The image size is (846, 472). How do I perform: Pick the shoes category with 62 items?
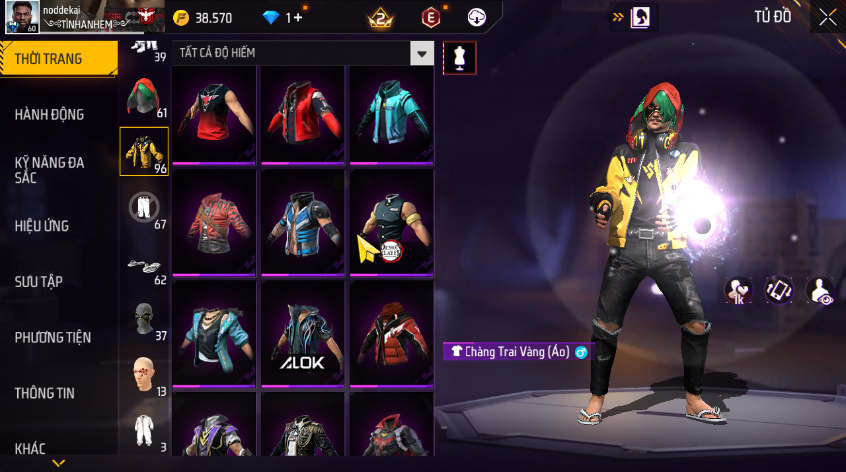[144, 264]
